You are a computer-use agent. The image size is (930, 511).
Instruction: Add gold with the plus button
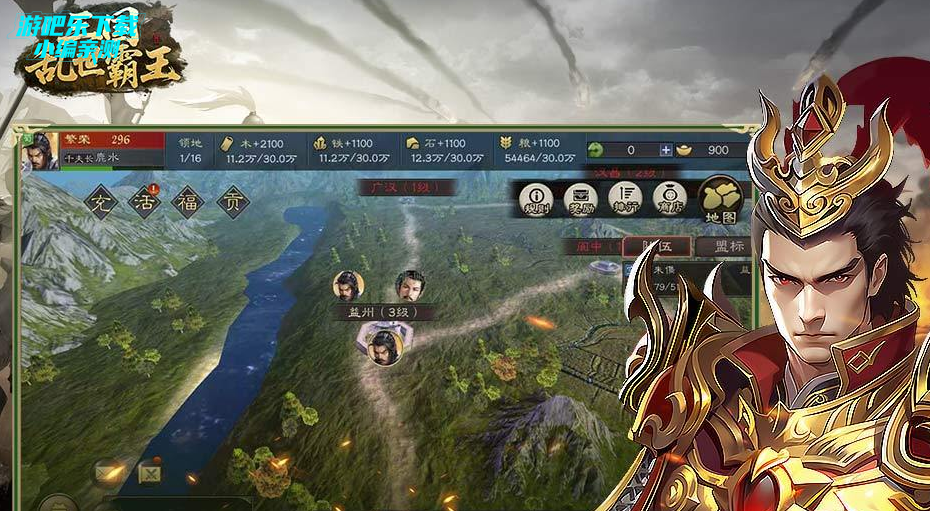666,150
